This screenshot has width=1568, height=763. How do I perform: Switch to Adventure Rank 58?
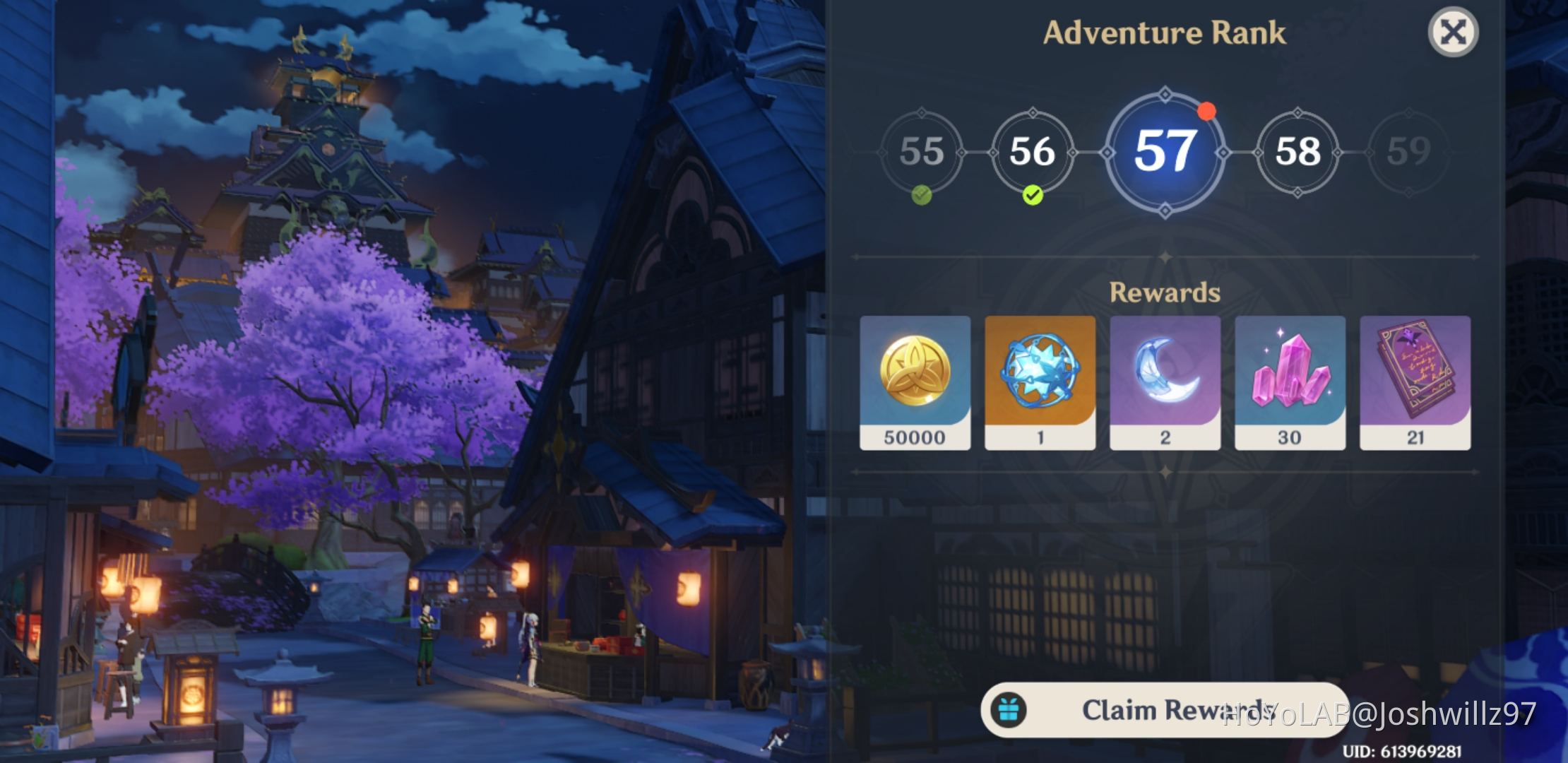tap(1295, 153)
